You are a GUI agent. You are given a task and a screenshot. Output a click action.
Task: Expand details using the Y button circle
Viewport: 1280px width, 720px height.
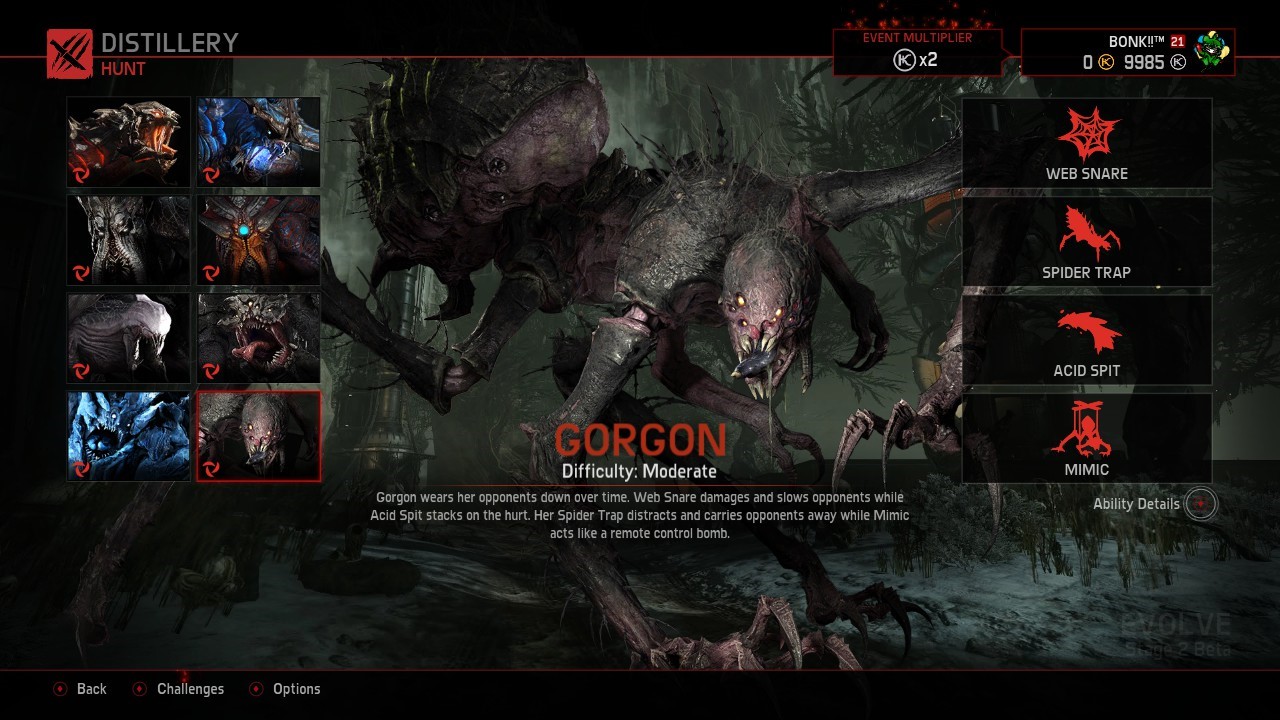click(1199, 504)
